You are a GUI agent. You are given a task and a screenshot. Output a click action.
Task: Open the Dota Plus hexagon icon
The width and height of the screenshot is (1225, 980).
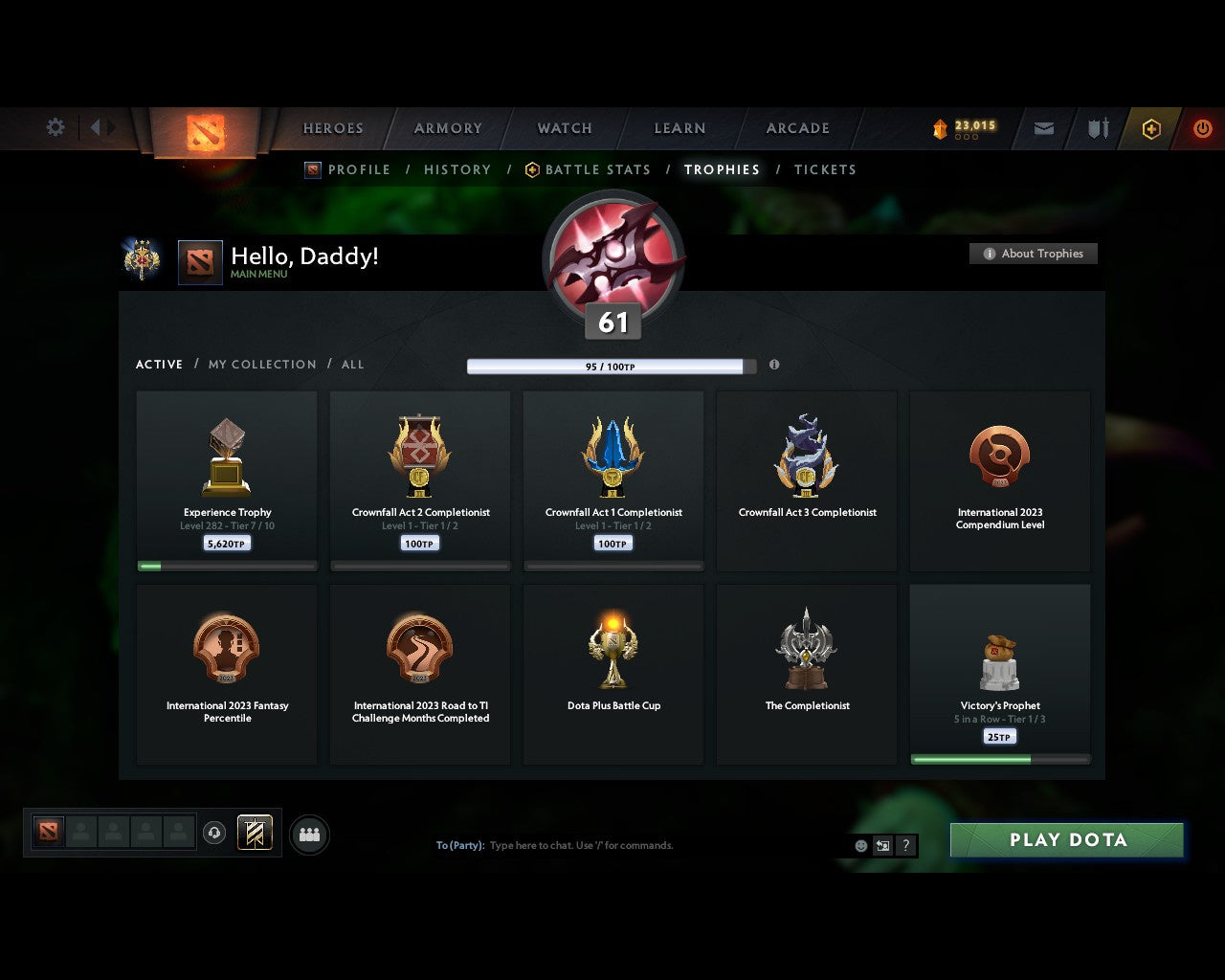coord(1151,128)
